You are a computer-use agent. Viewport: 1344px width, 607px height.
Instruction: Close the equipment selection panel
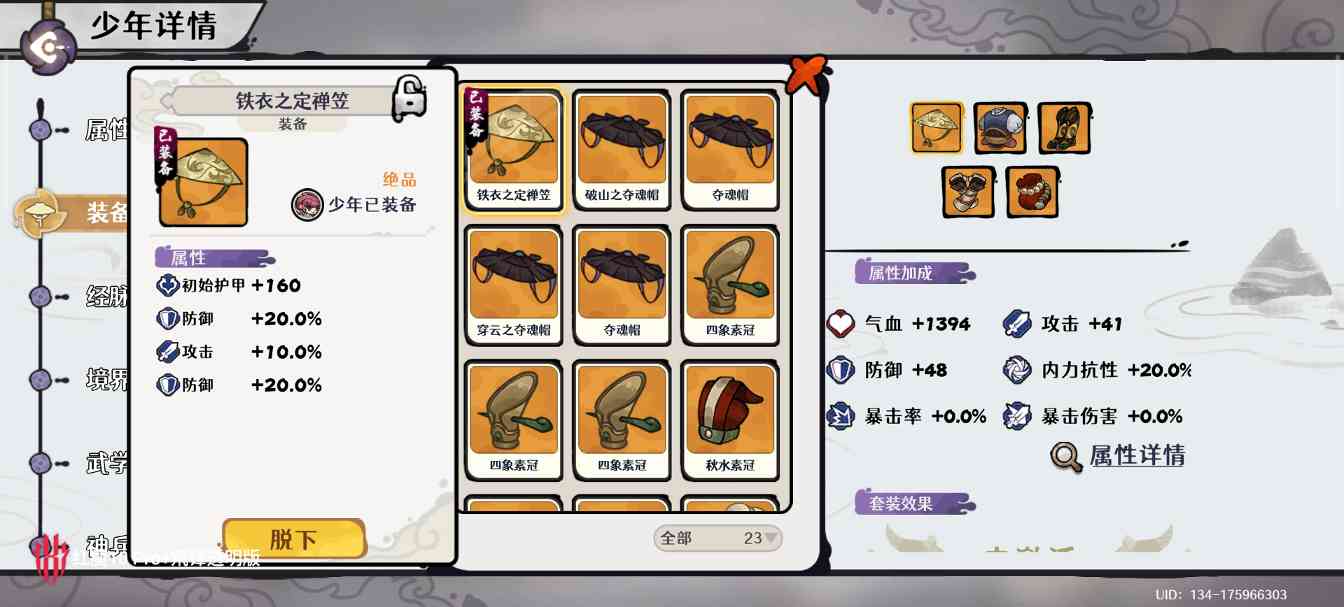806,75
